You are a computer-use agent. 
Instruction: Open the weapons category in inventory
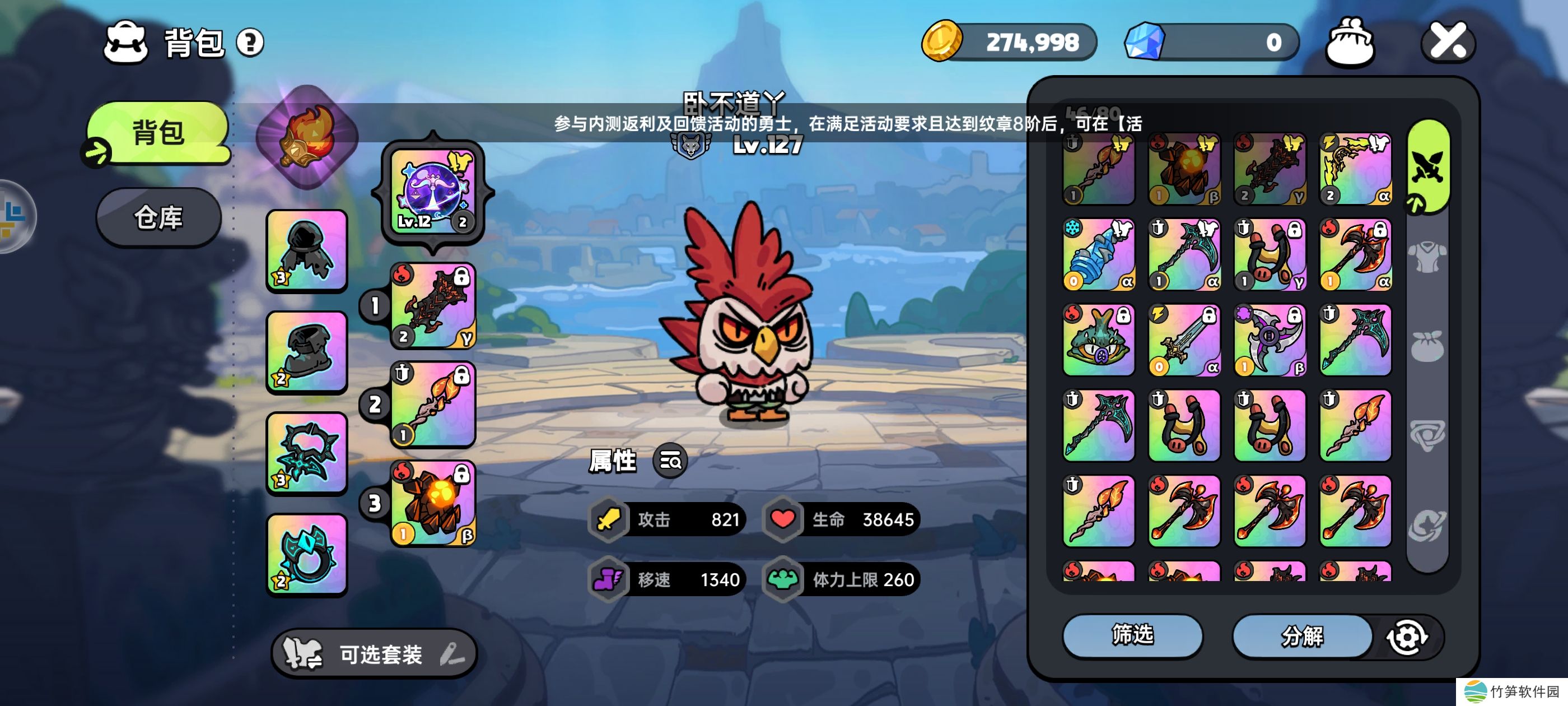point(1427,165)
